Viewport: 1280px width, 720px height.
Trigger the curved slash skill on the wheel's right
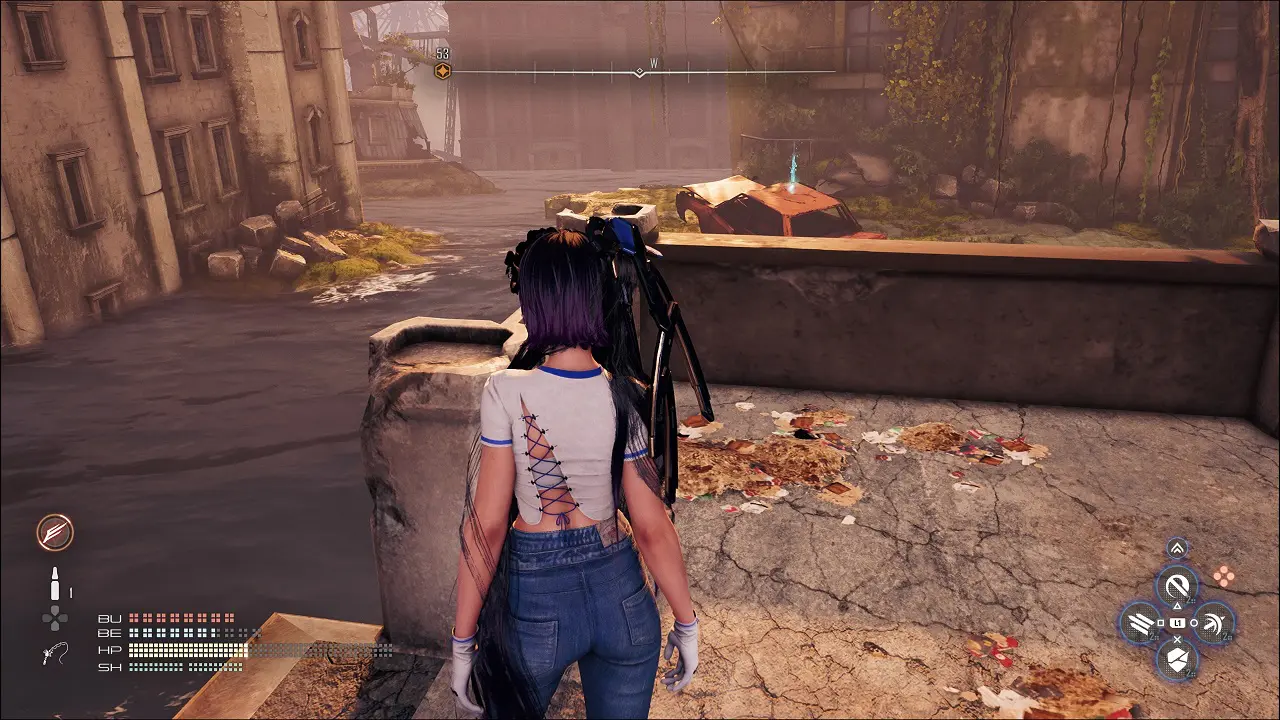tap(1215, 623)
